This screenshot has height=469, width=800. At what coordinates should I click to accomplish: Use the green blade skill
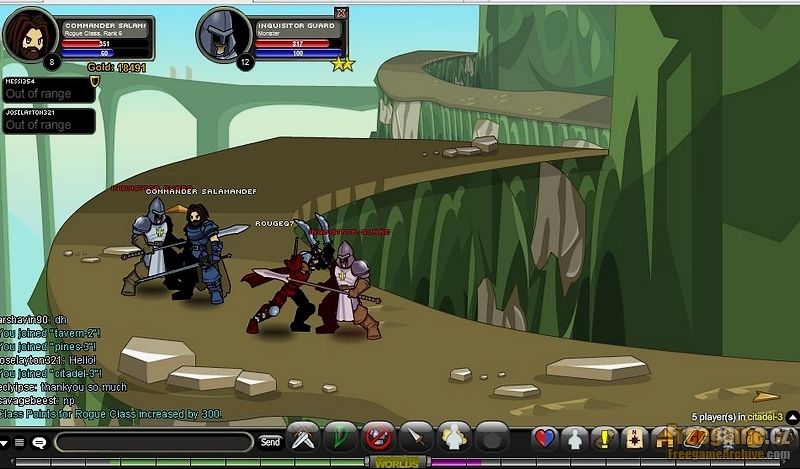coord(339,438)
